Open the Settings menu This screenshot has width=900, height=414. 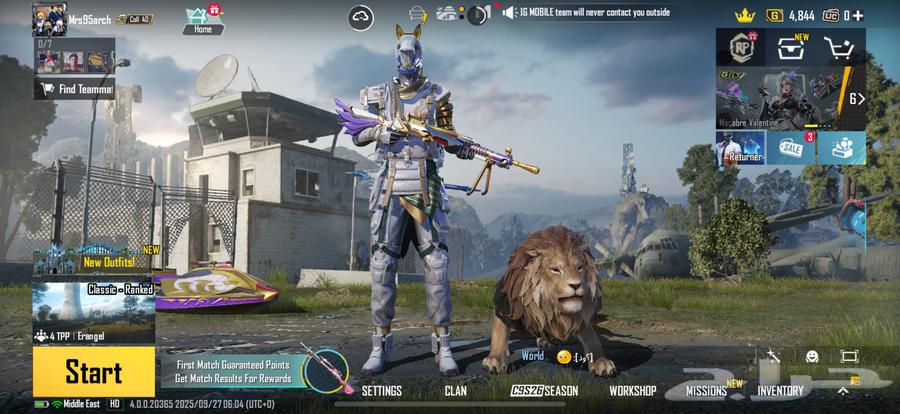coord(381,391)
